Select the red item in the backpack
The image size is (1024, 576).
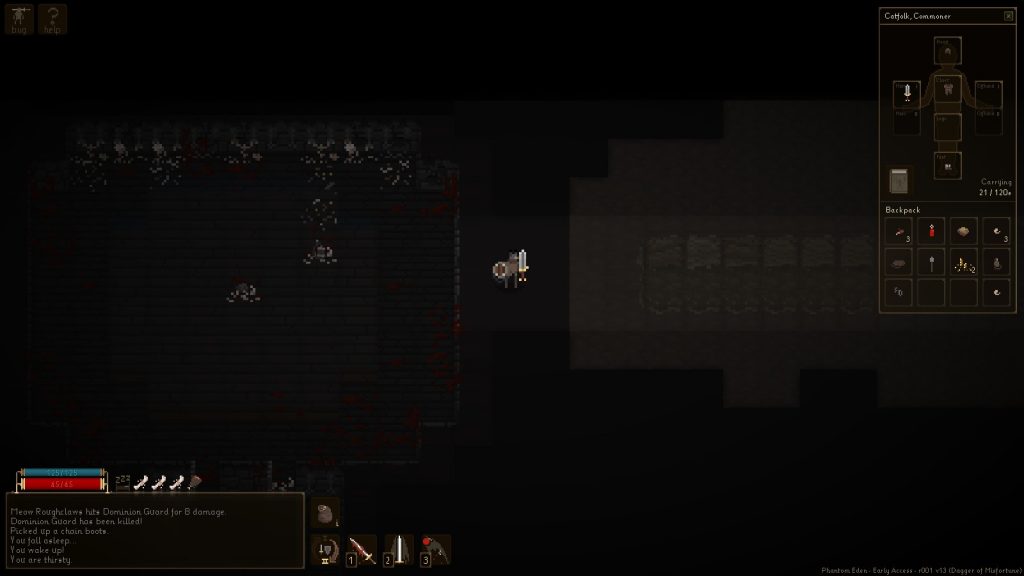(931, 231)
